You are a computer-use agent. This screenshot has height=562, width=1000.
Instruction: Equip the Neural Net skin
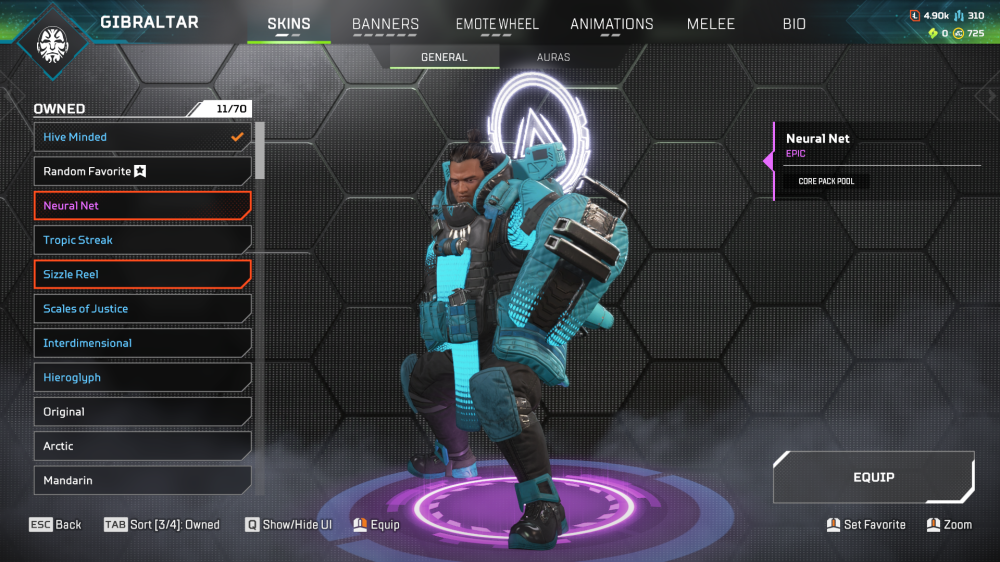(x=873, y=477)
